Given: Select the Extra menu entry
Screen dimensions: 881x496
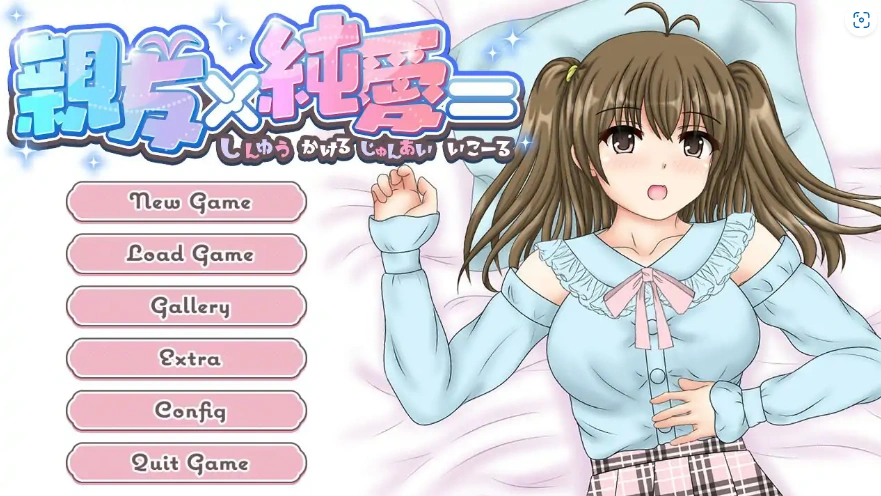Looking at the screenshot, I should point(187,358).
